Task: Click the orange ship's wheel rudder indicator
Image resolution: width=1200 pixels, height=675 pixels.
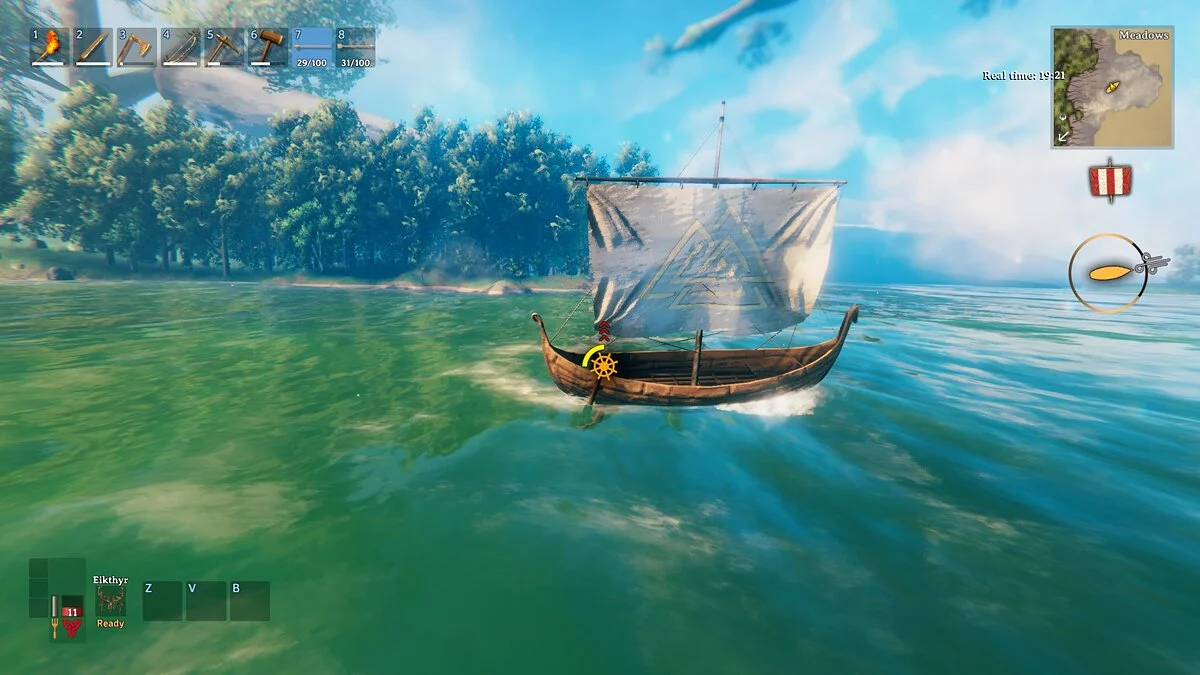Action: [x=604, y=366]
